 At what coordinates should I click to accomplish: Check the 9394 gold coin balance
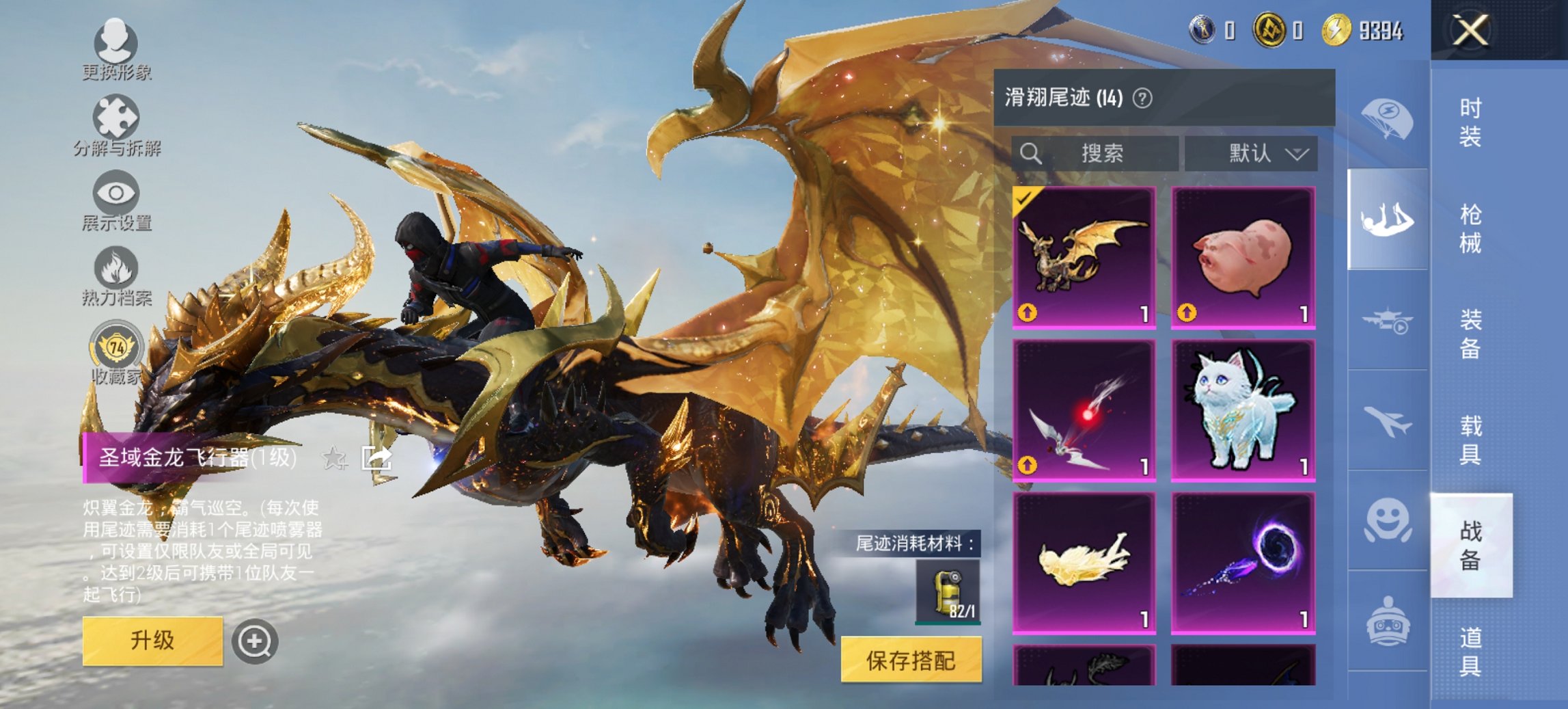coord(1360,30)
